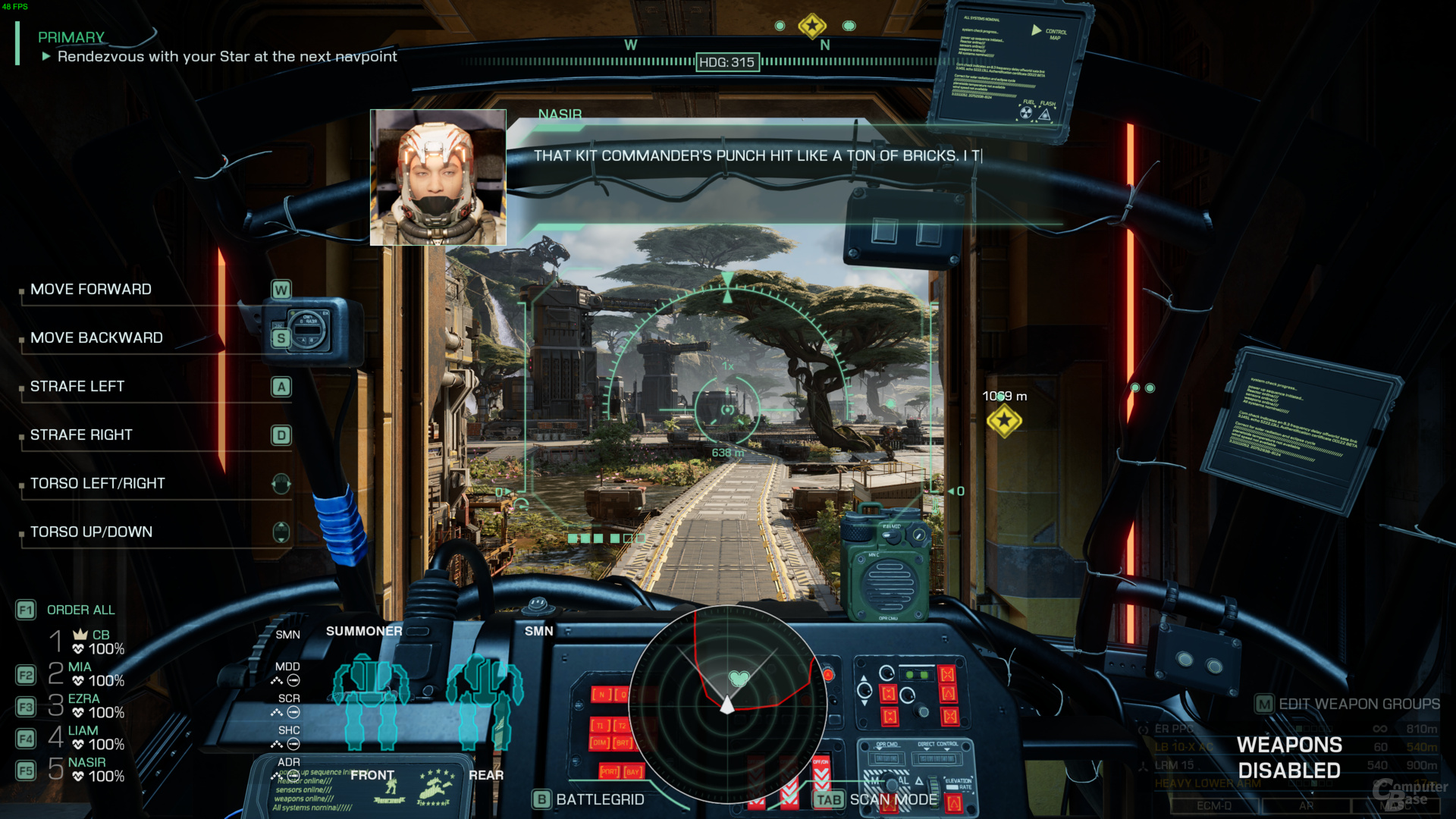This screenshot has height=819, width=1456.
Task: Open the Battlegrid
Action: pyautogui.click(x=599, y=799)
